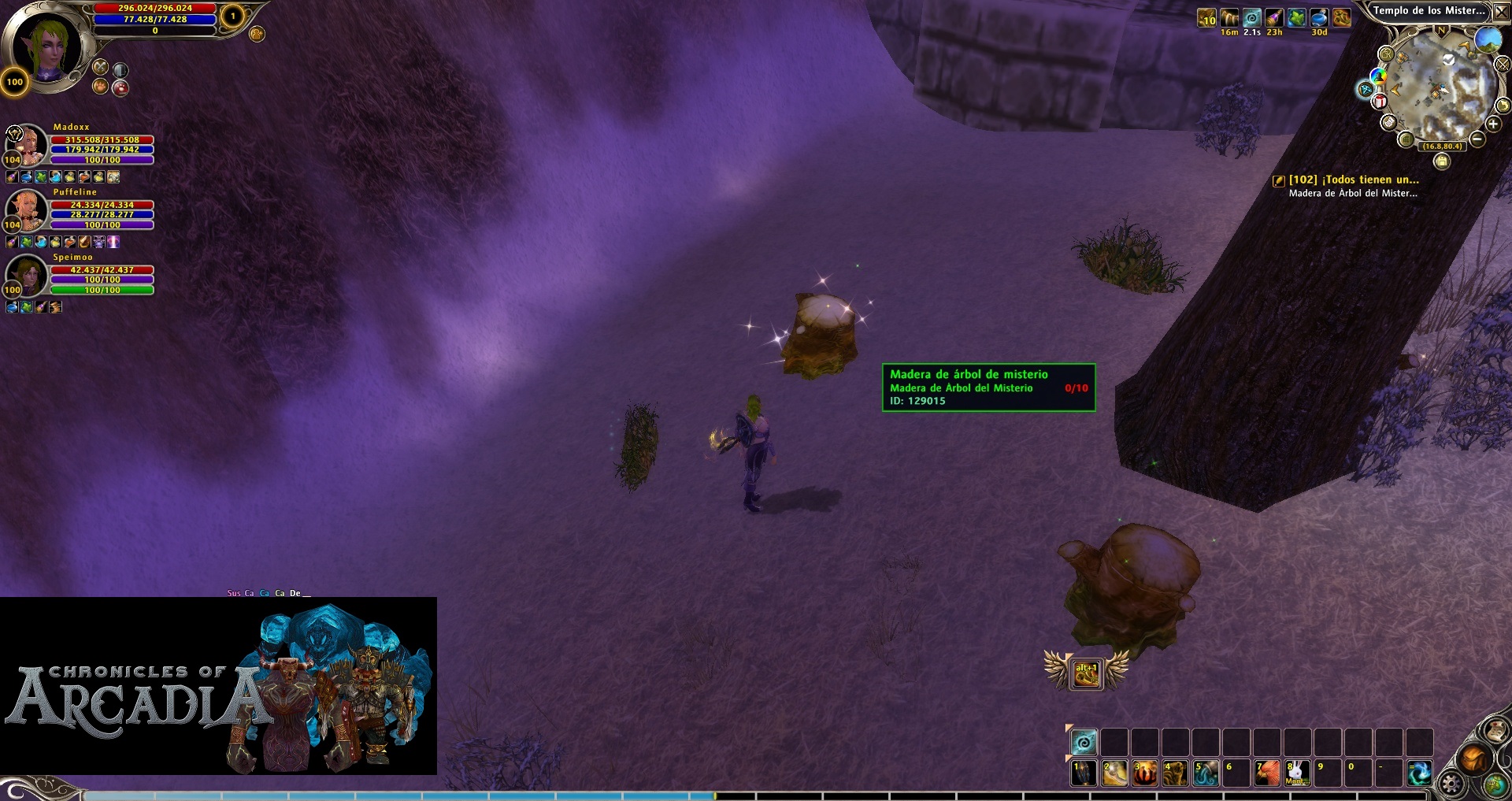Open the blue diamond shop icon
This screenshot has width=1512, height=801.
tap(1365, 90)
